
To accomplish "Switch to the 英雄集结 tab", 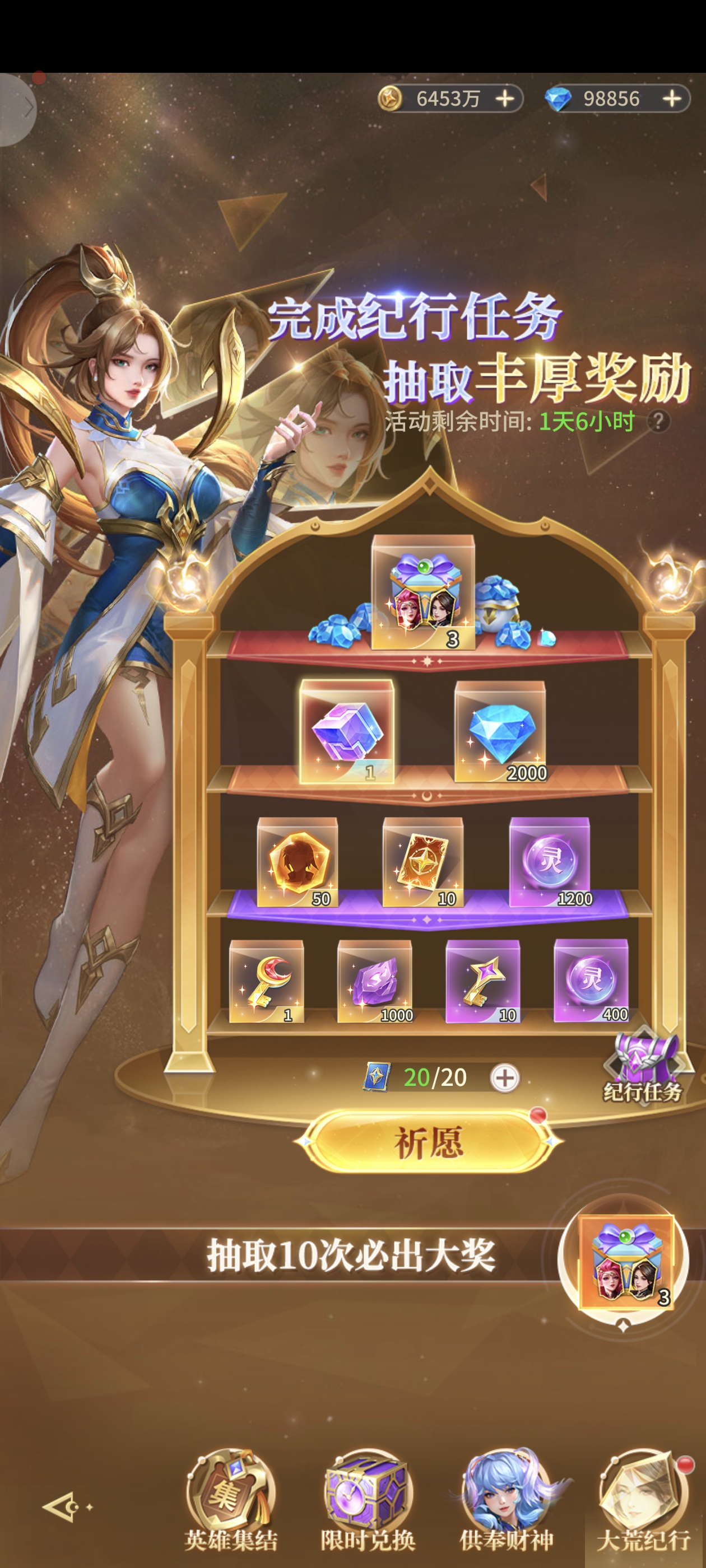I will point(231,1501).
